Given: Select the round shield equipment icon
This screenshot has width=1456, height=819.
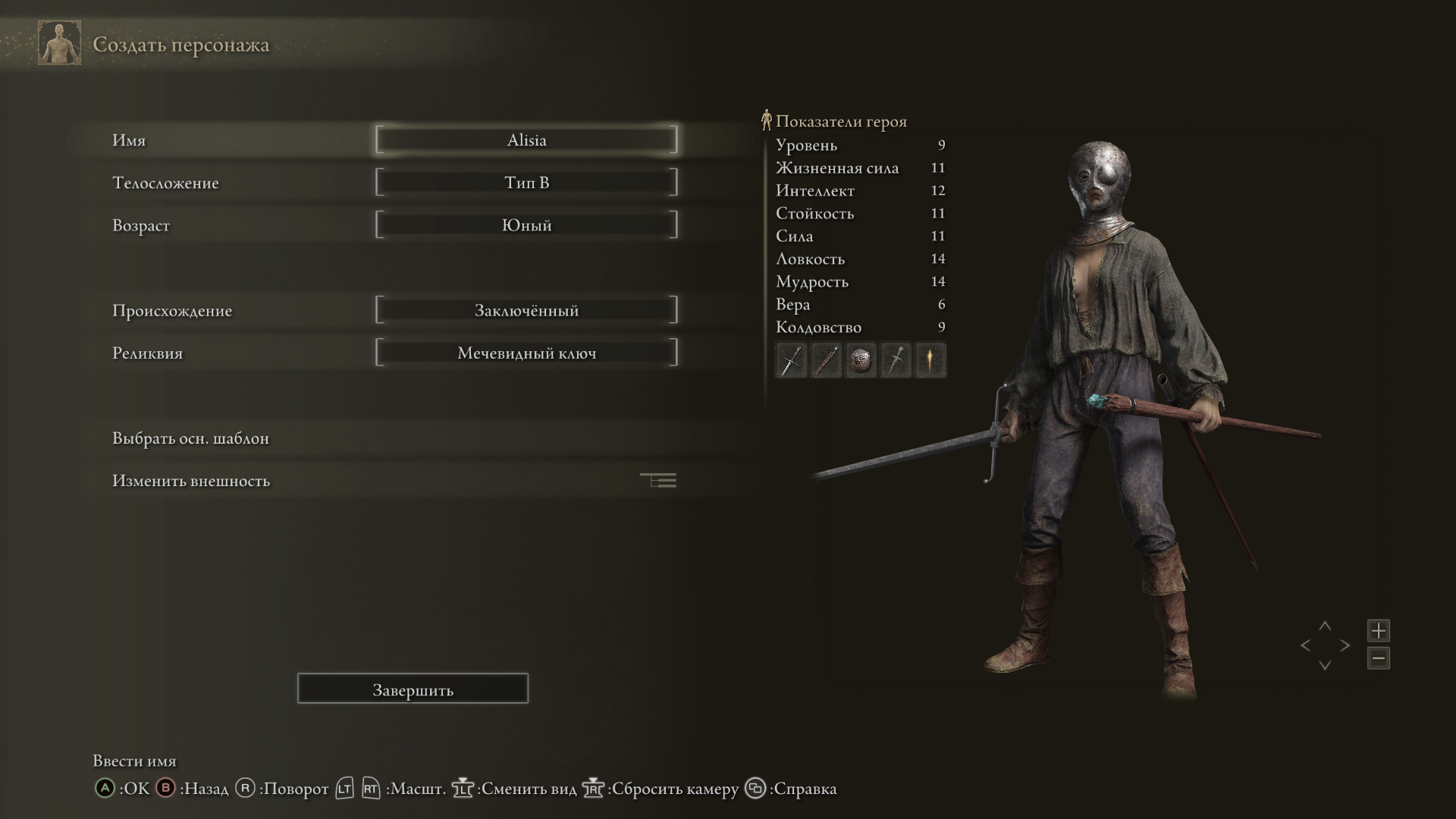Looking at the screenshot, I should pos(861,360).
